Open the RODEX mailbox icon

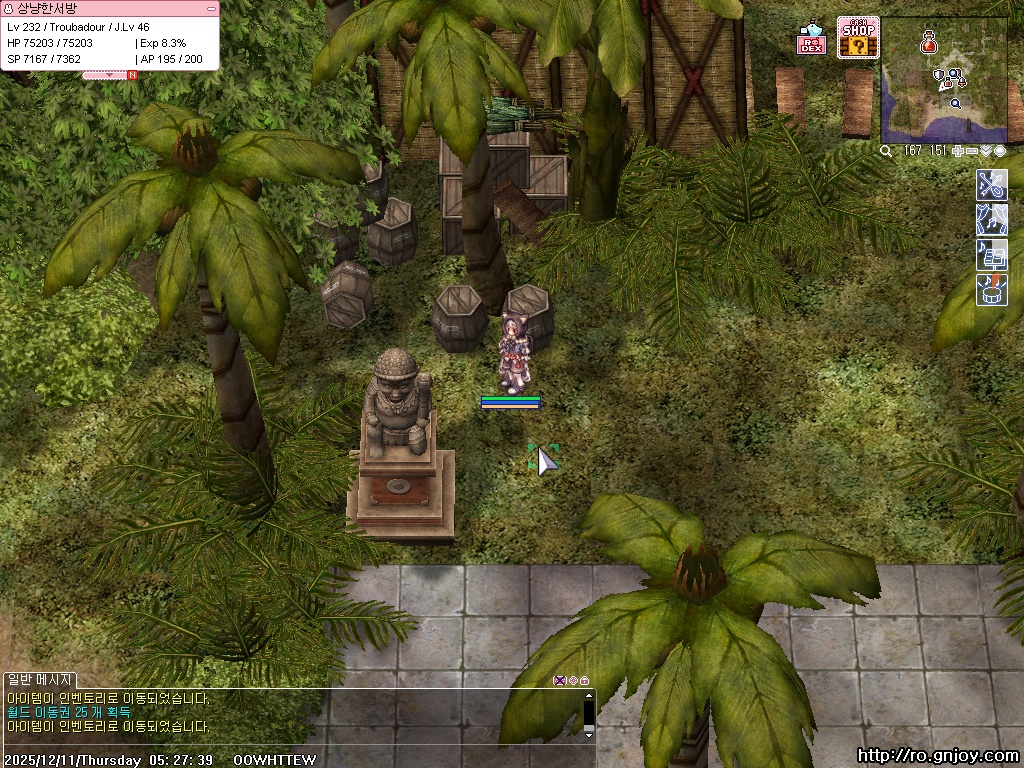coord(811,40)
